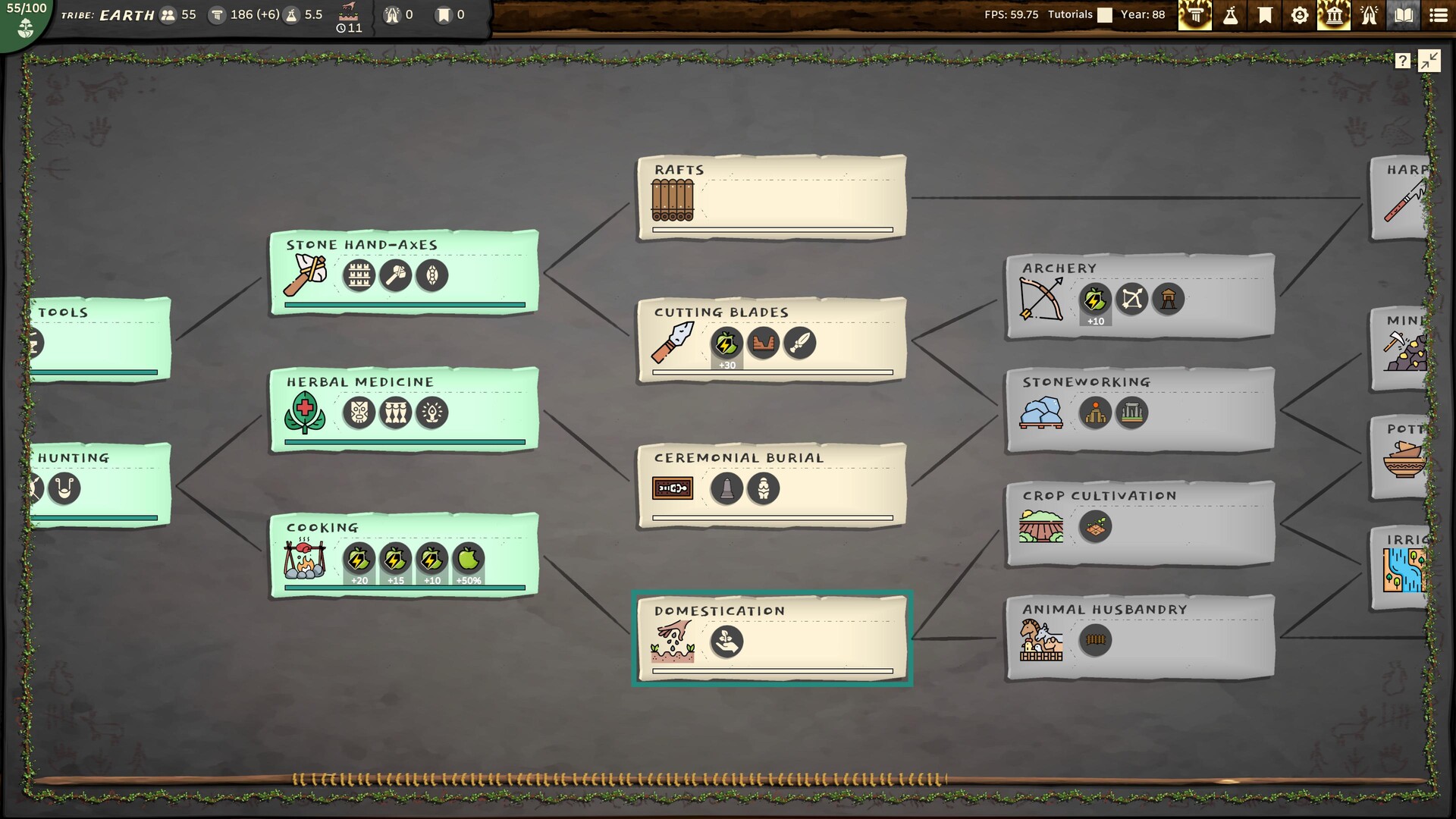Pick the Animal Husbandry technology
This screenshot has width=1456, height=819.
tap(1140, 637)
